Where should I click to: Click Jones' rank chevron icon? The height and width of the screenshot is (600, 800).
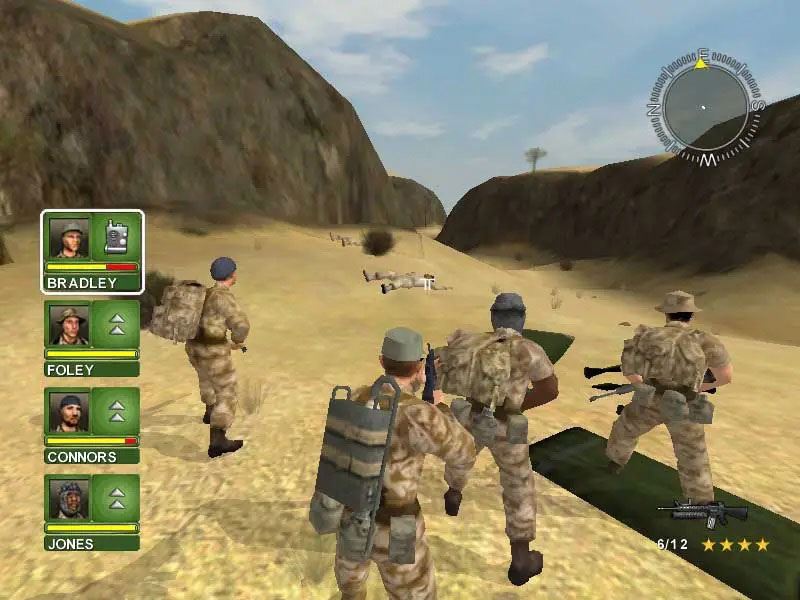(x=117, y=499)
